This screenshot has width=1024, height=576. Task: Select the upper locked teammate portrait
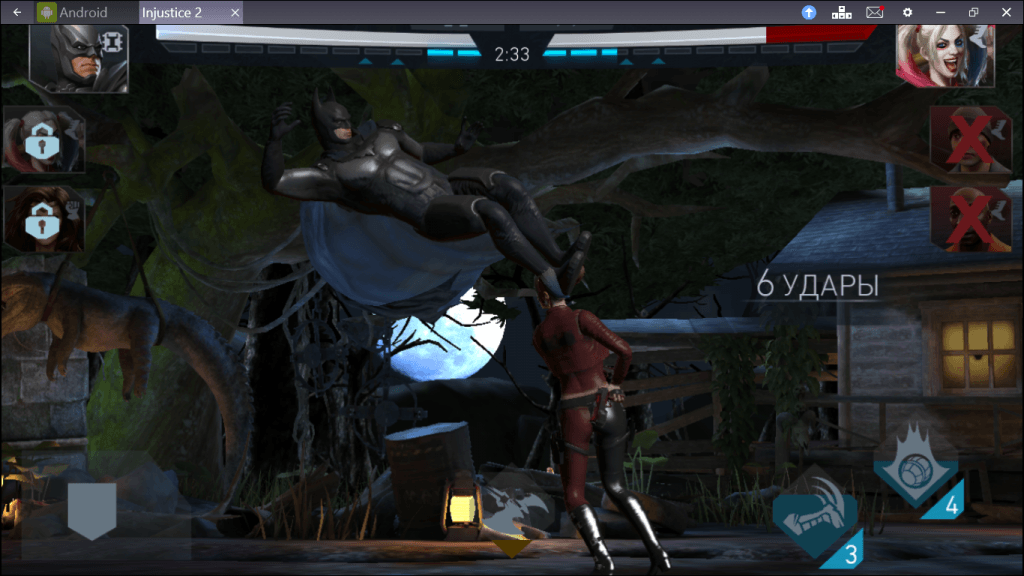coord(43,141)
